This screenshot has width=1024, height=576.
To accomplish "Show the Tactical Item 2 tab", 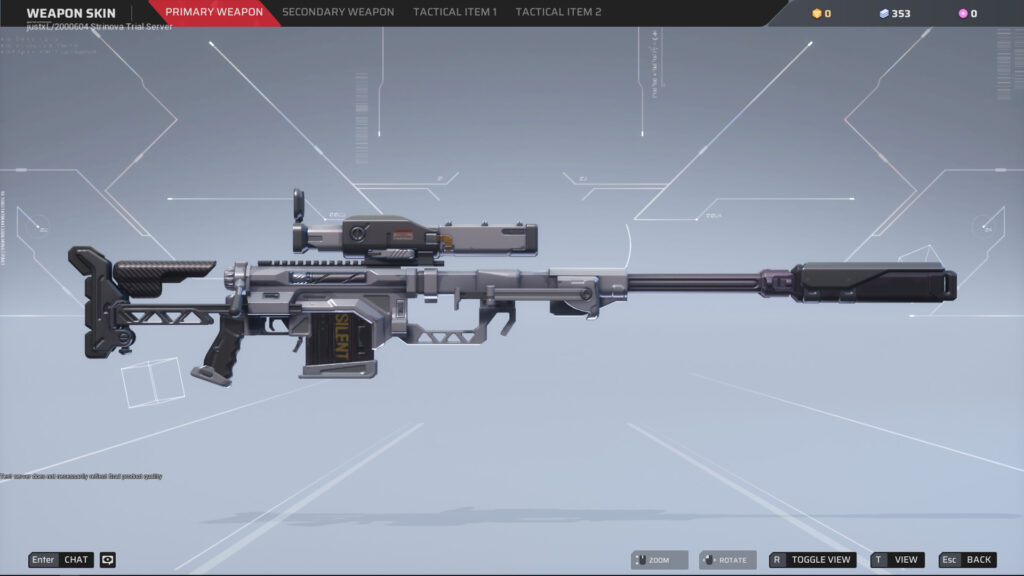I will 558,12.
